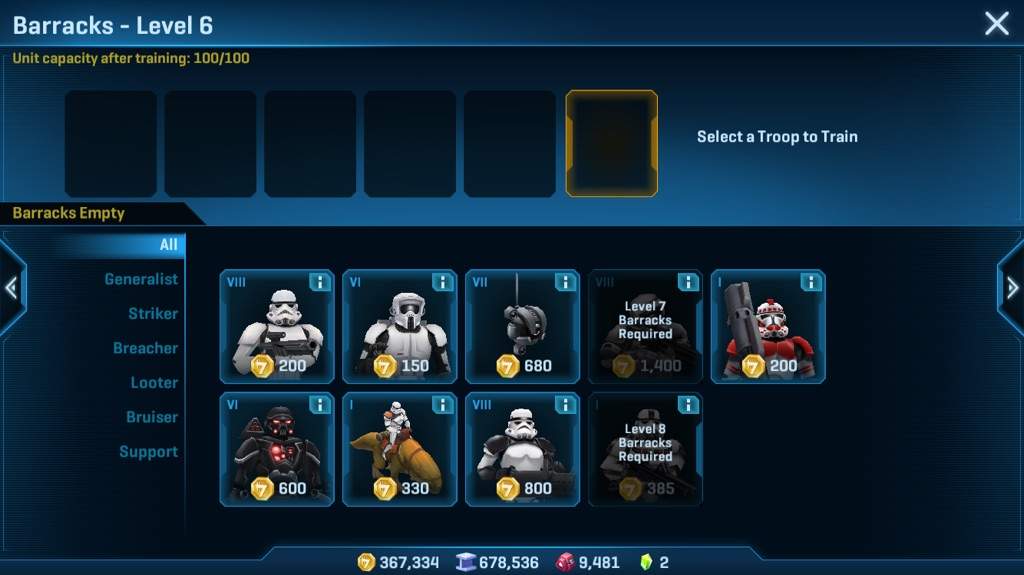Screen dimensions: 1024x575
Task: Close the Barracks window
Action: pyautogui.click(x=996, y=24)
